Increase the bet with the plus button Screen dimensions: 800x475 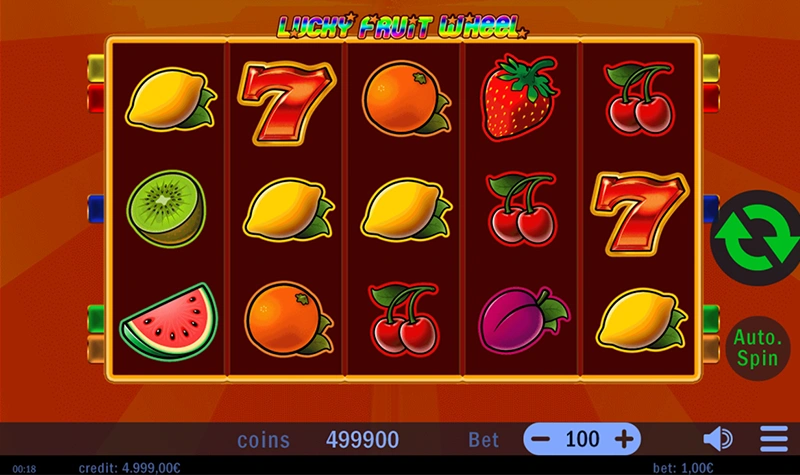click(x=624, y=439)
